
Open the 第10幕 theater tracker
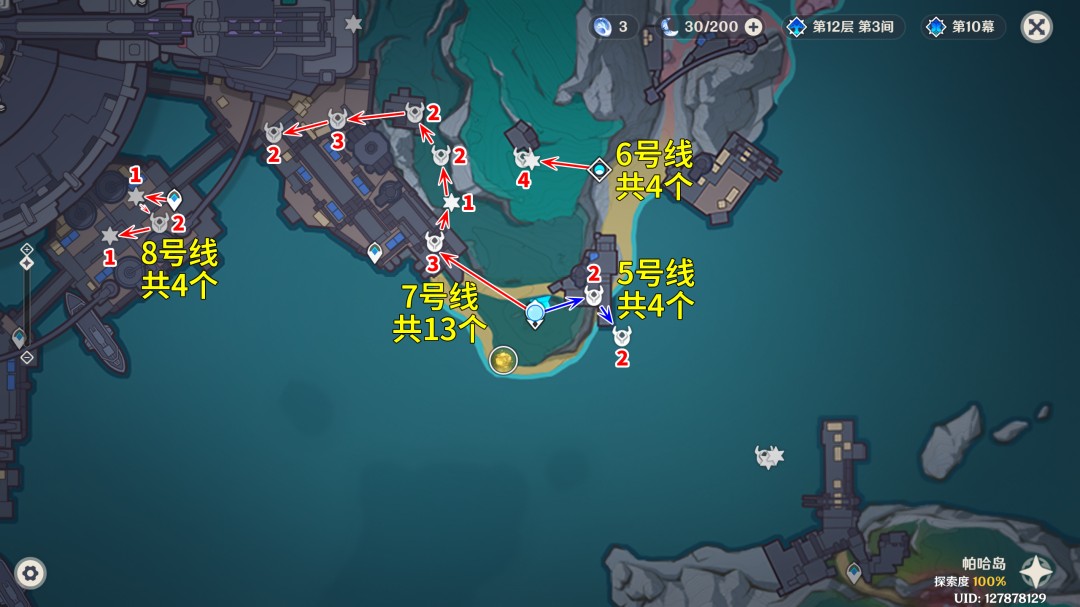point(962,27)
